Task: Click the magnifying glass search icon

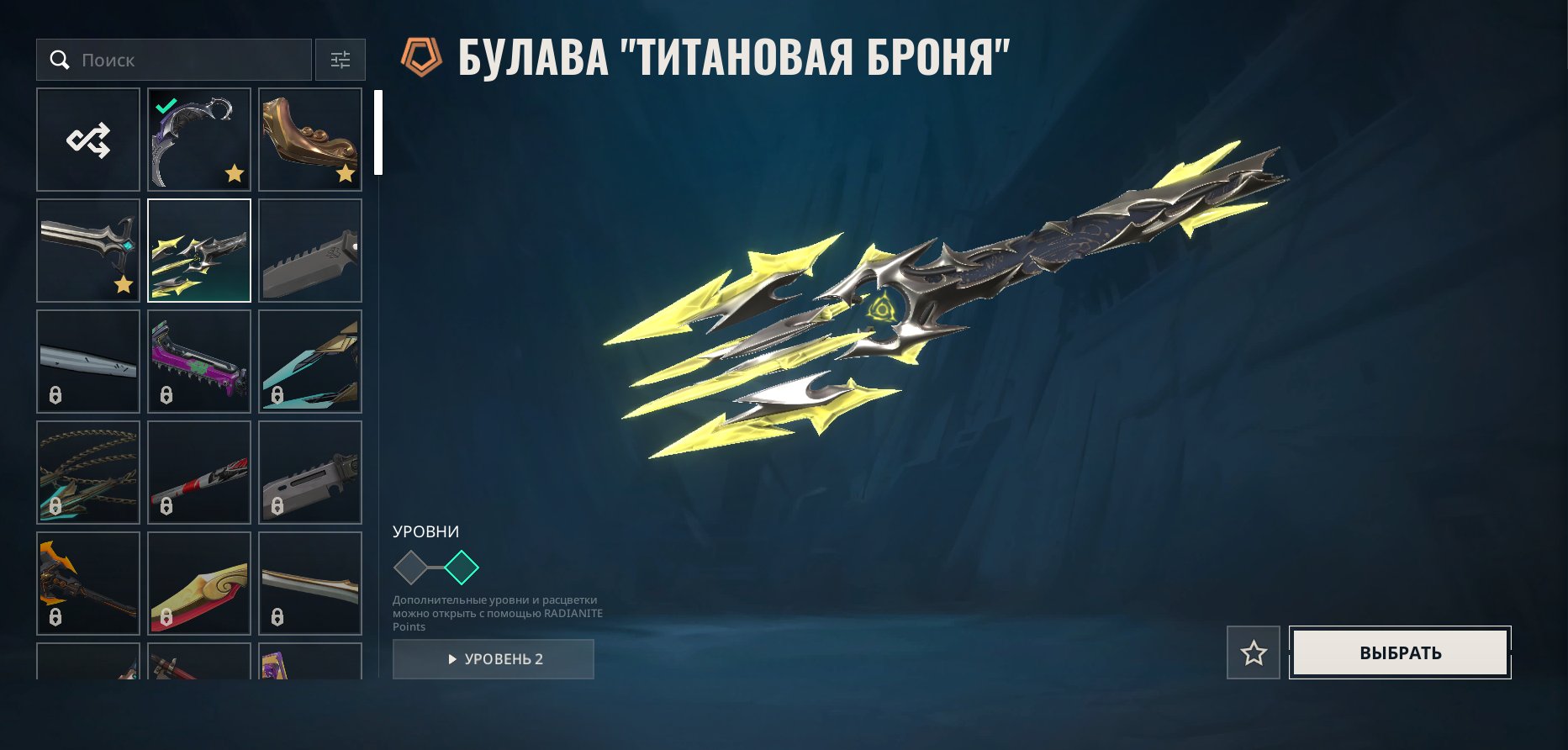Action: point(60,60)
